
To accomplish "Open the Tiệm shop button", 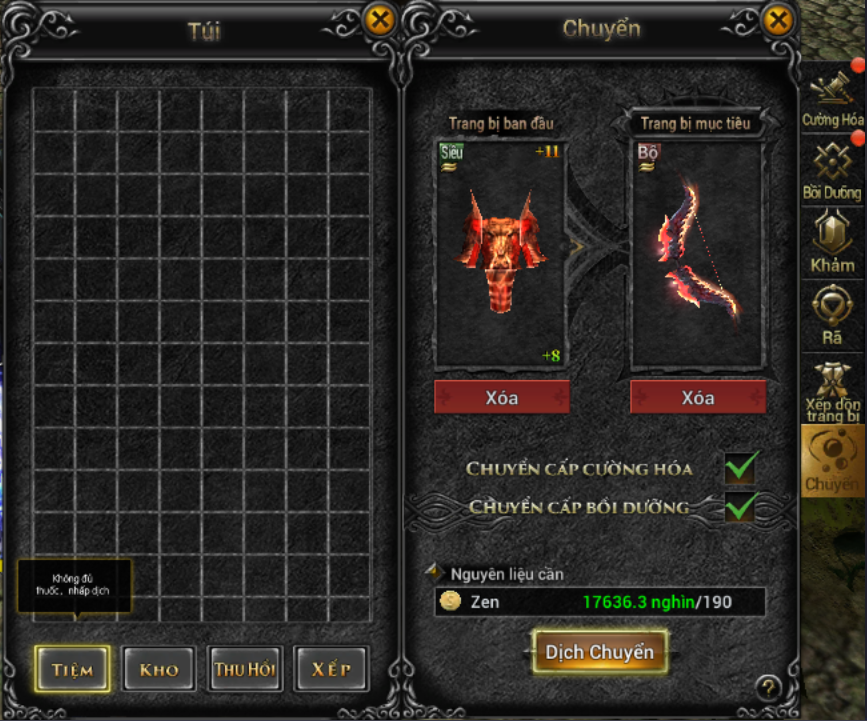I will (x=73, y=669).
